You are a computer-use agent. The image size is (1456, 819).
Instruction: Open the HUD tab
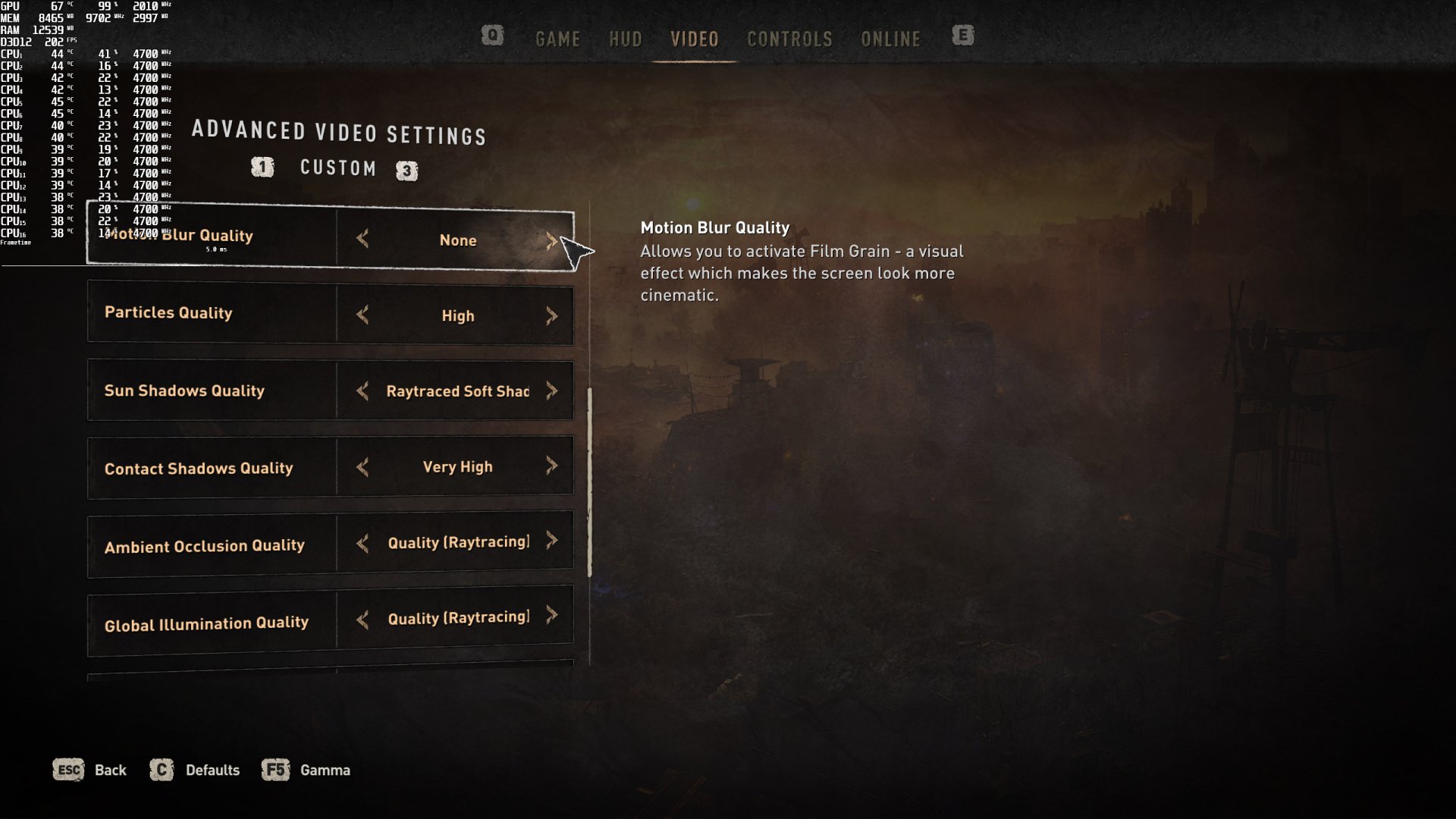pyautogui.click(x=625, y=39)
